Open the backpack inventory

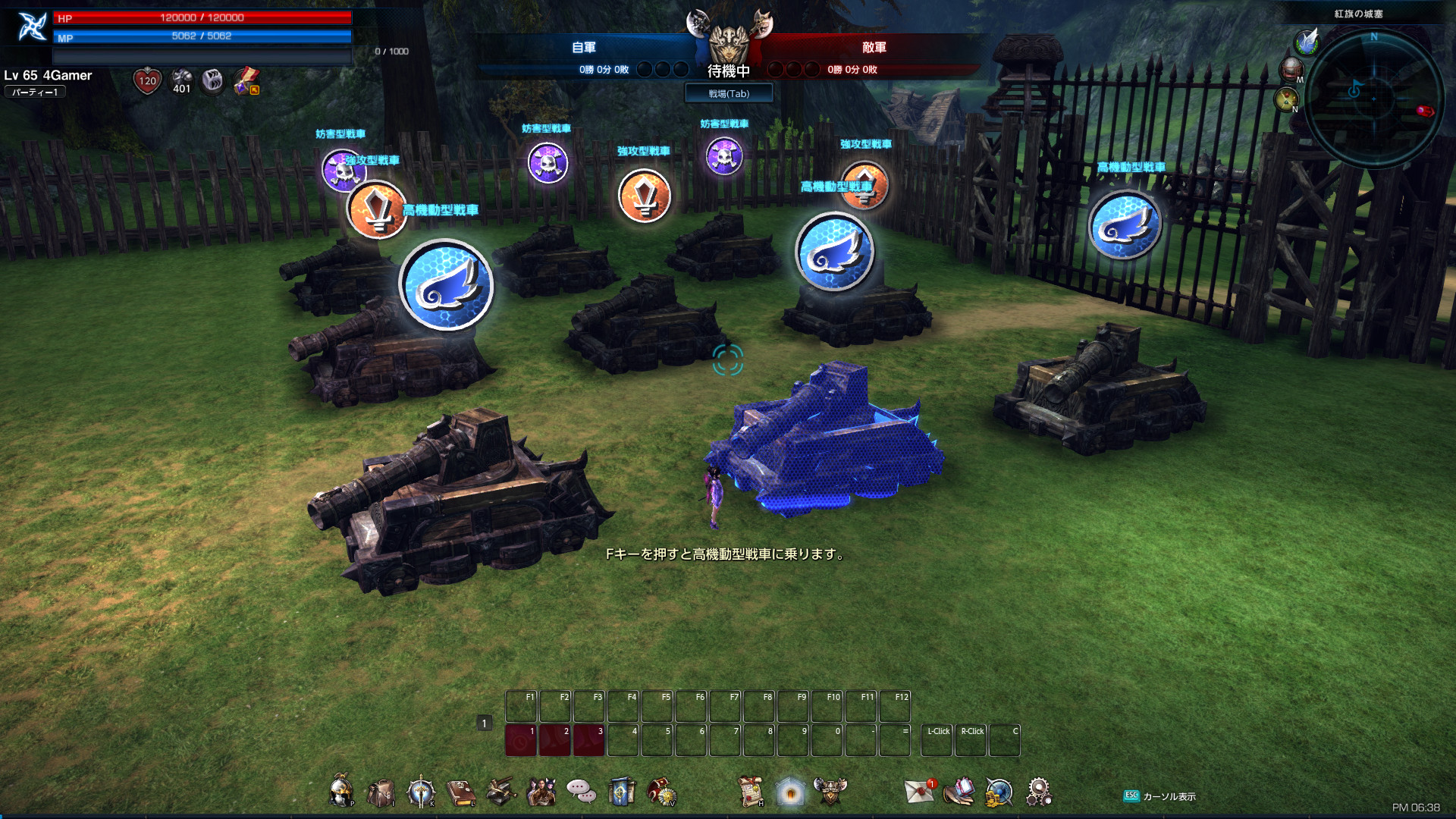pos(381,792)
